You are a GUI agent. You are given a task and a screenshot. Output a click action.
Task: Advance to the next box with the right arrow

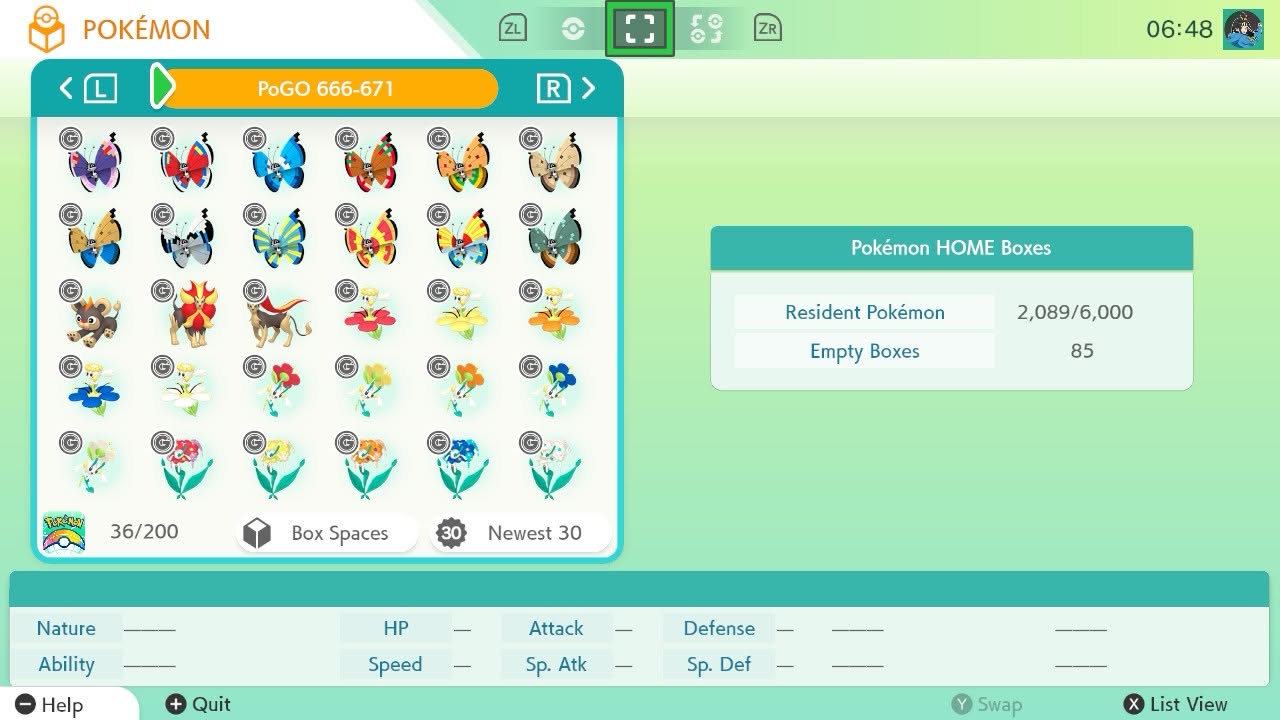[589, 88]
